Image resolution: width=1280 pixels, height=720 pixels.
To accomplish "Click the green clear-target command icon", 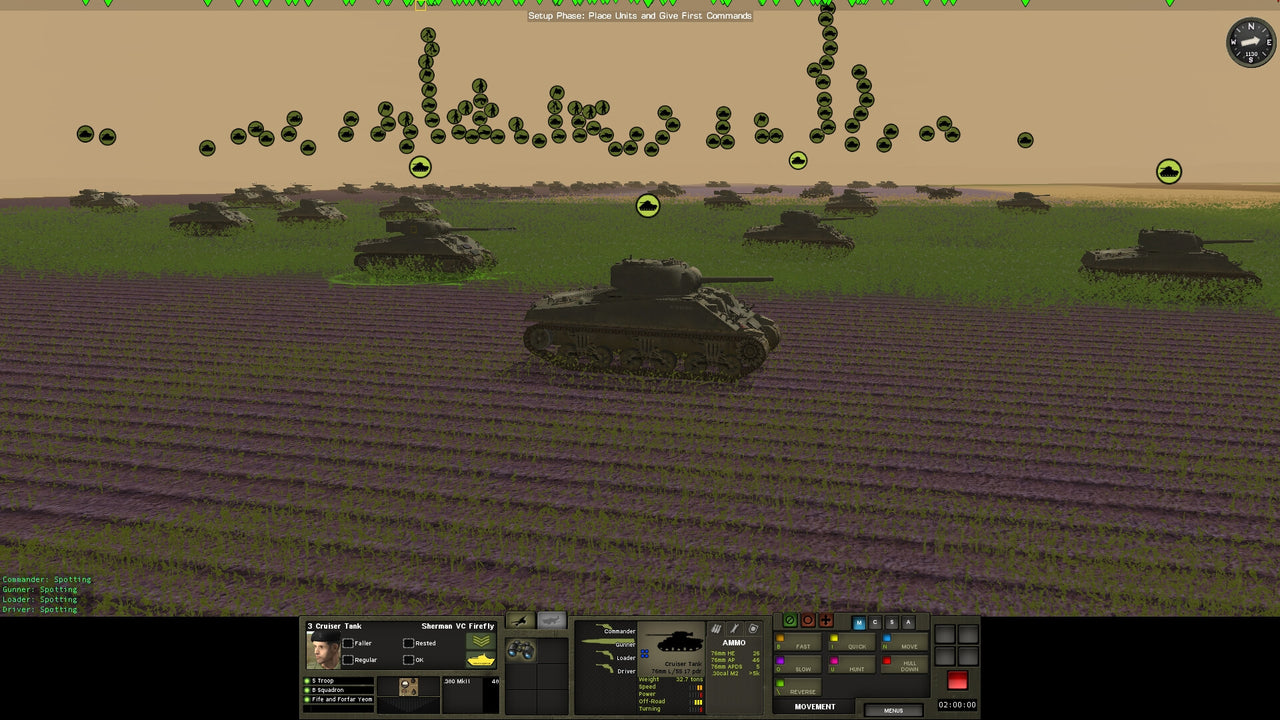I will coord(790,620).
